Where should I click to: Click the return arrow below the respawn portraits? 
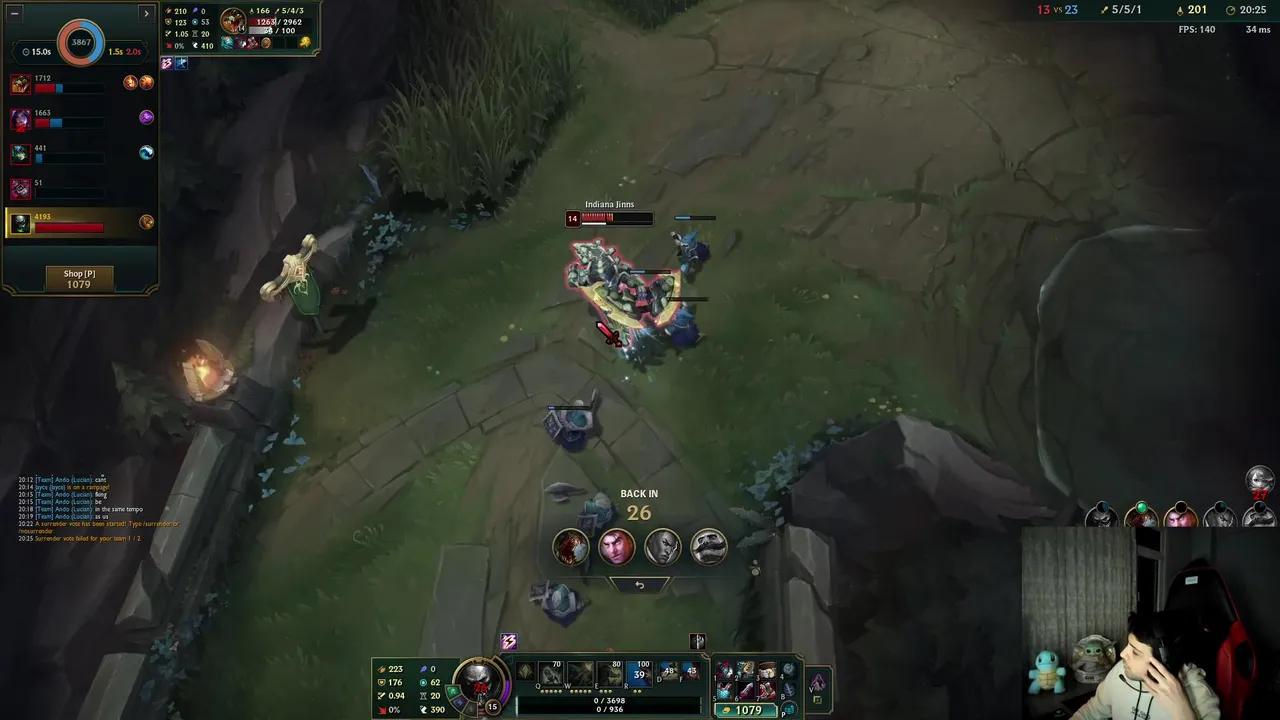639,584
